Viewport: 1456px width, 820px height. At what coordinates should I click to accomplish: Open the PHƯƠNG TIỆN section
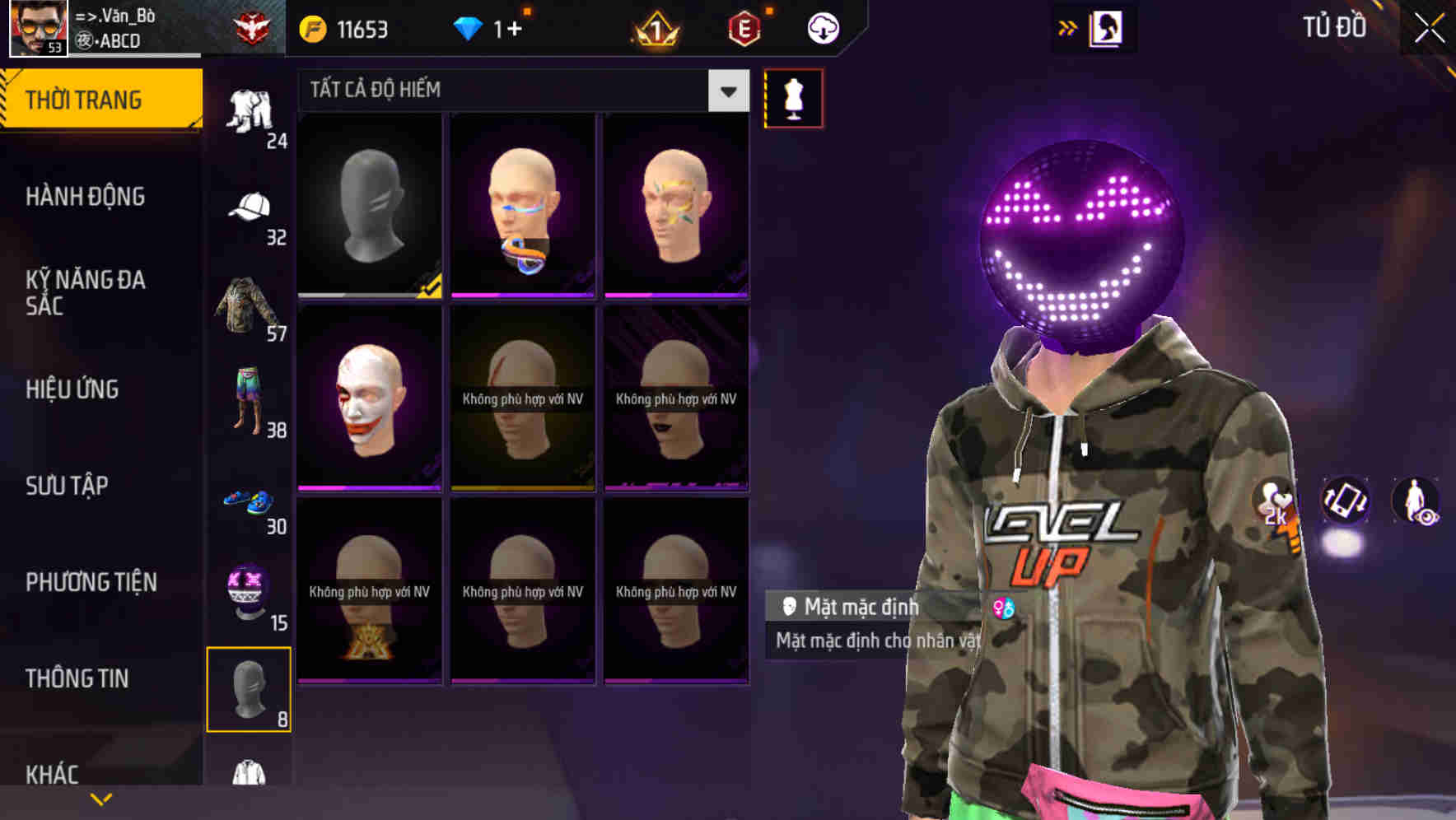point(91,582)
